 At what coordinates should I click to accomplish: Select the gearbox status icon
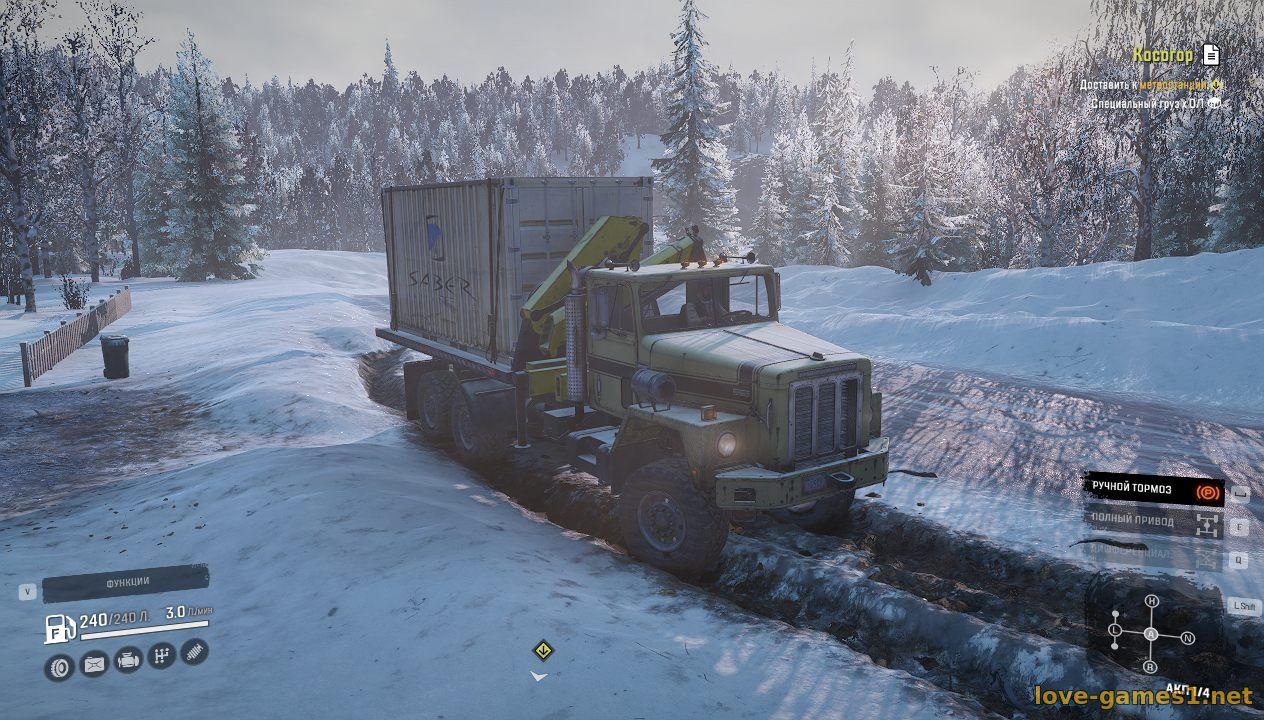pos(162,656)
